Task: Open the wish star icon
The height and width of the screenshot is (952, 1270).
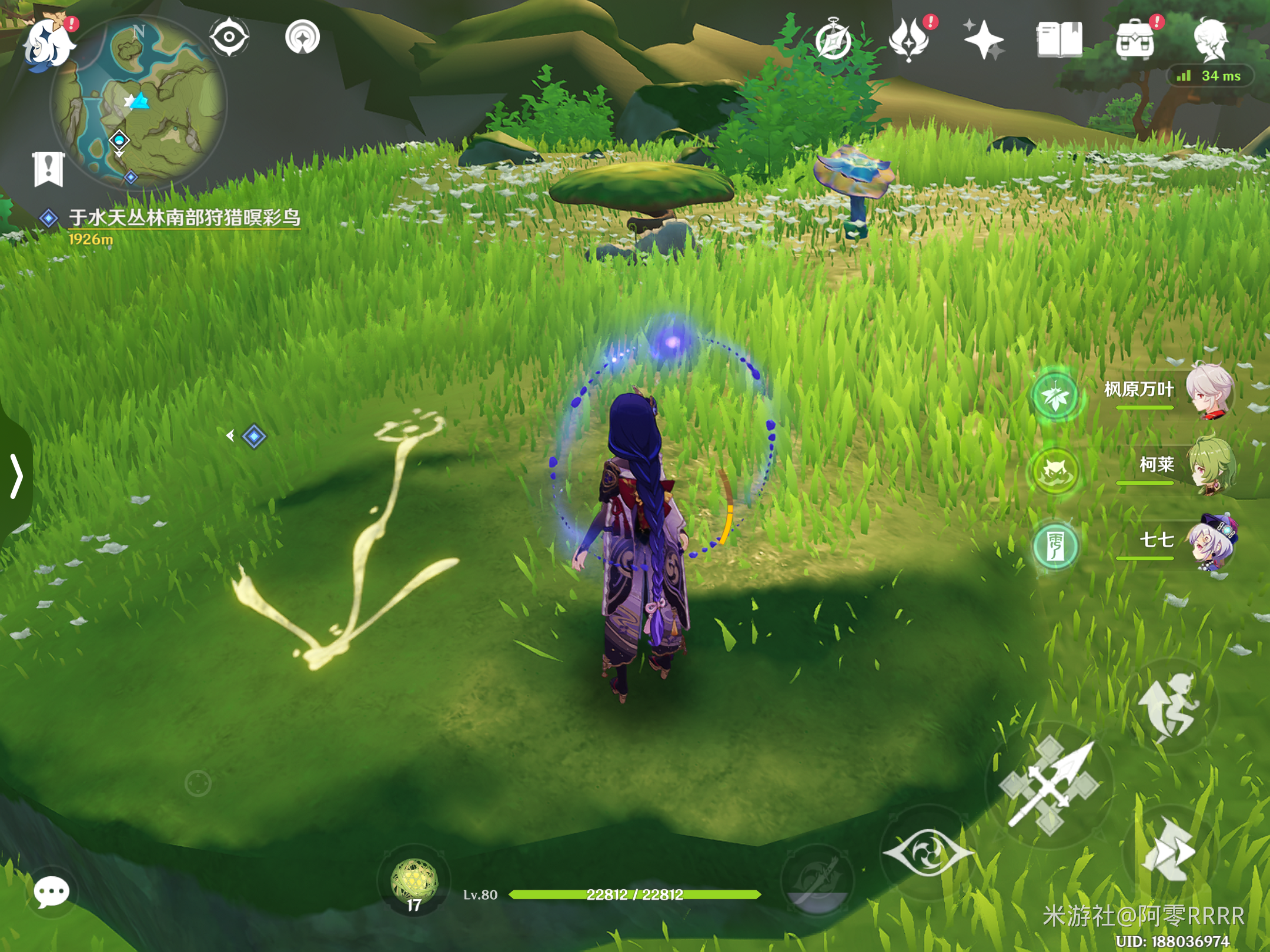Action: [984, 40]
